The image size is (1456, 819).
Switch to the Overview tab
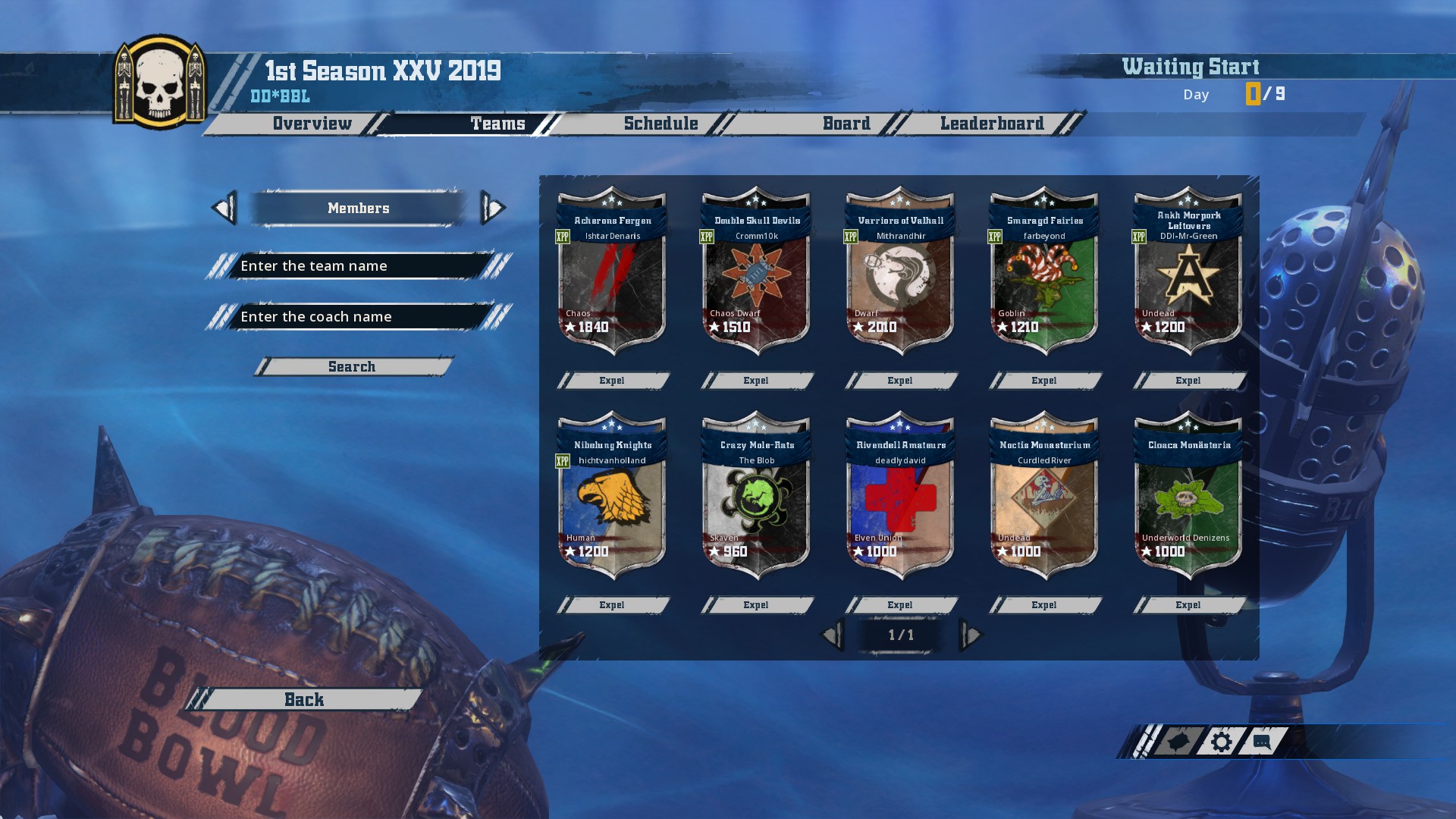coord(312,124)
